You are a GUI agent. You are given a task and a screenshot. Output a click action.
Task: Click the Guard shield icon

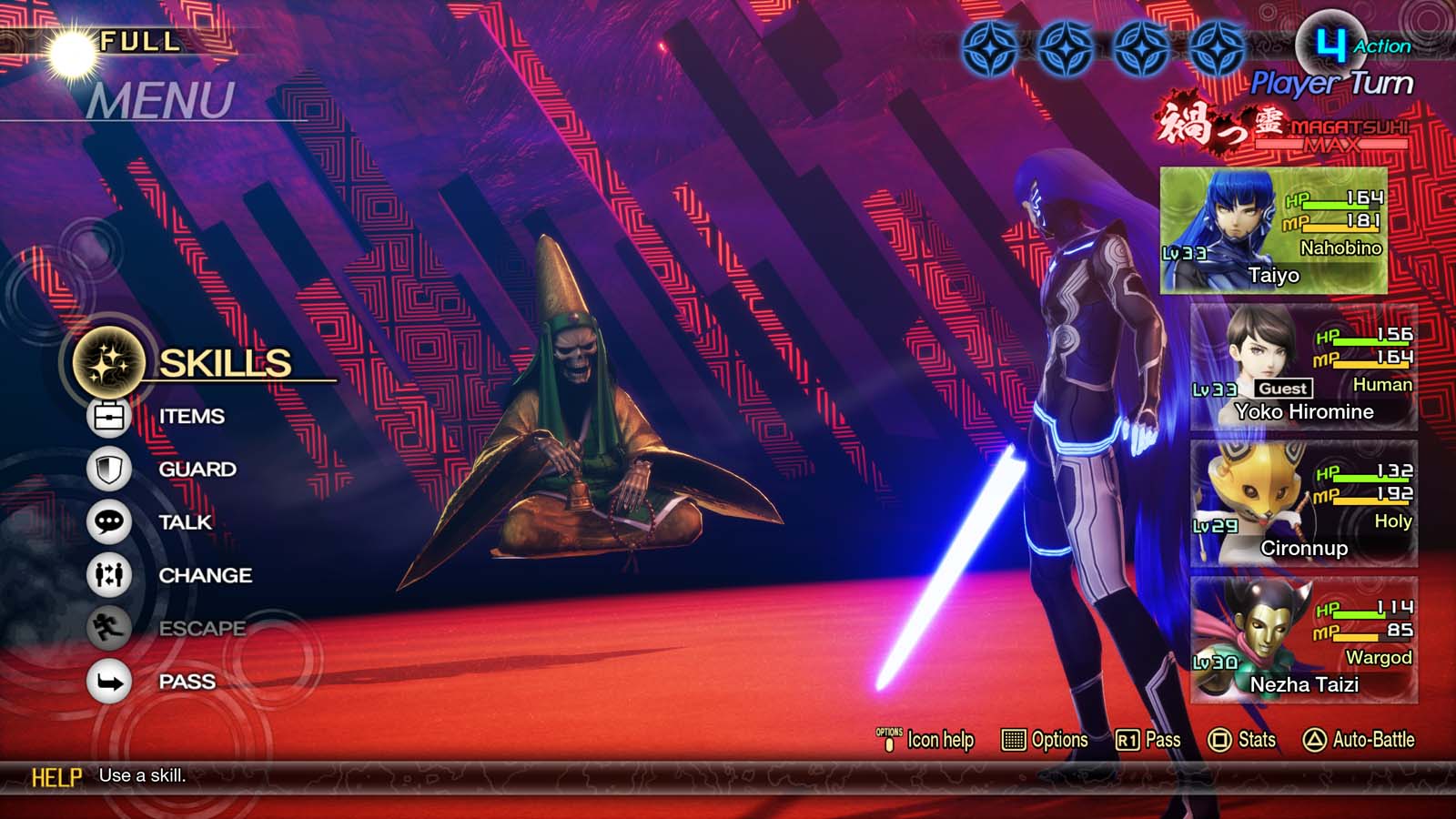pyautogui.click(x=109, y=469)
